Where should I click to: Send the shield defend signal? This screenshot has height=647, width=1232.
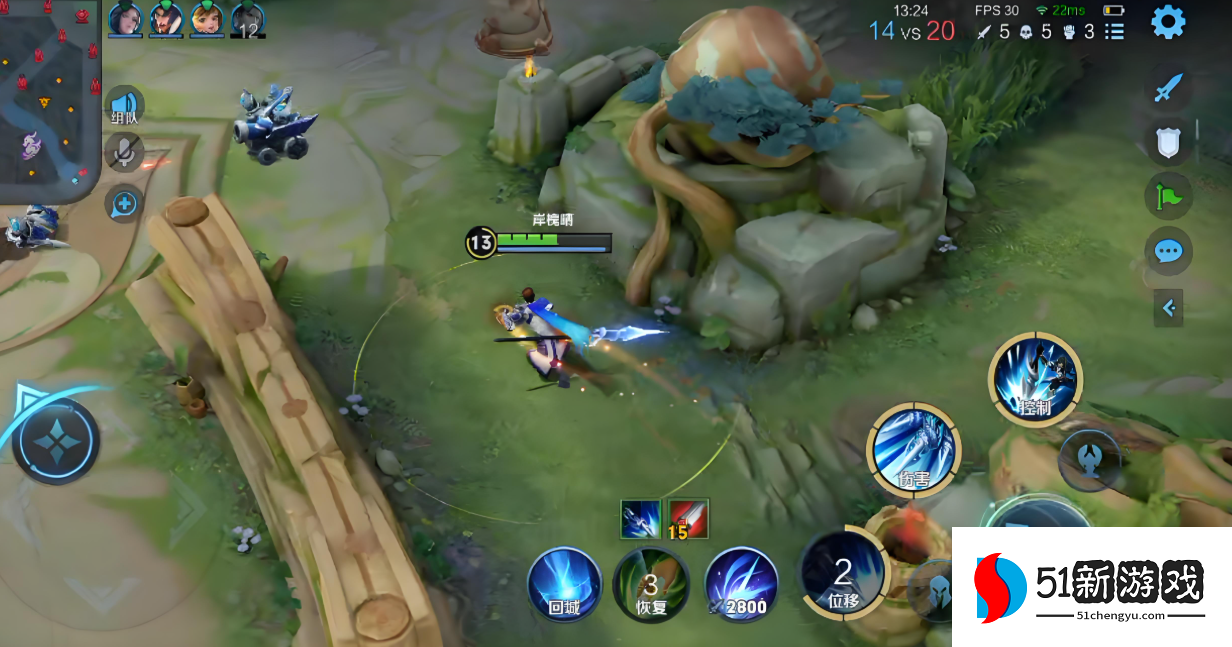(1168, 142)
